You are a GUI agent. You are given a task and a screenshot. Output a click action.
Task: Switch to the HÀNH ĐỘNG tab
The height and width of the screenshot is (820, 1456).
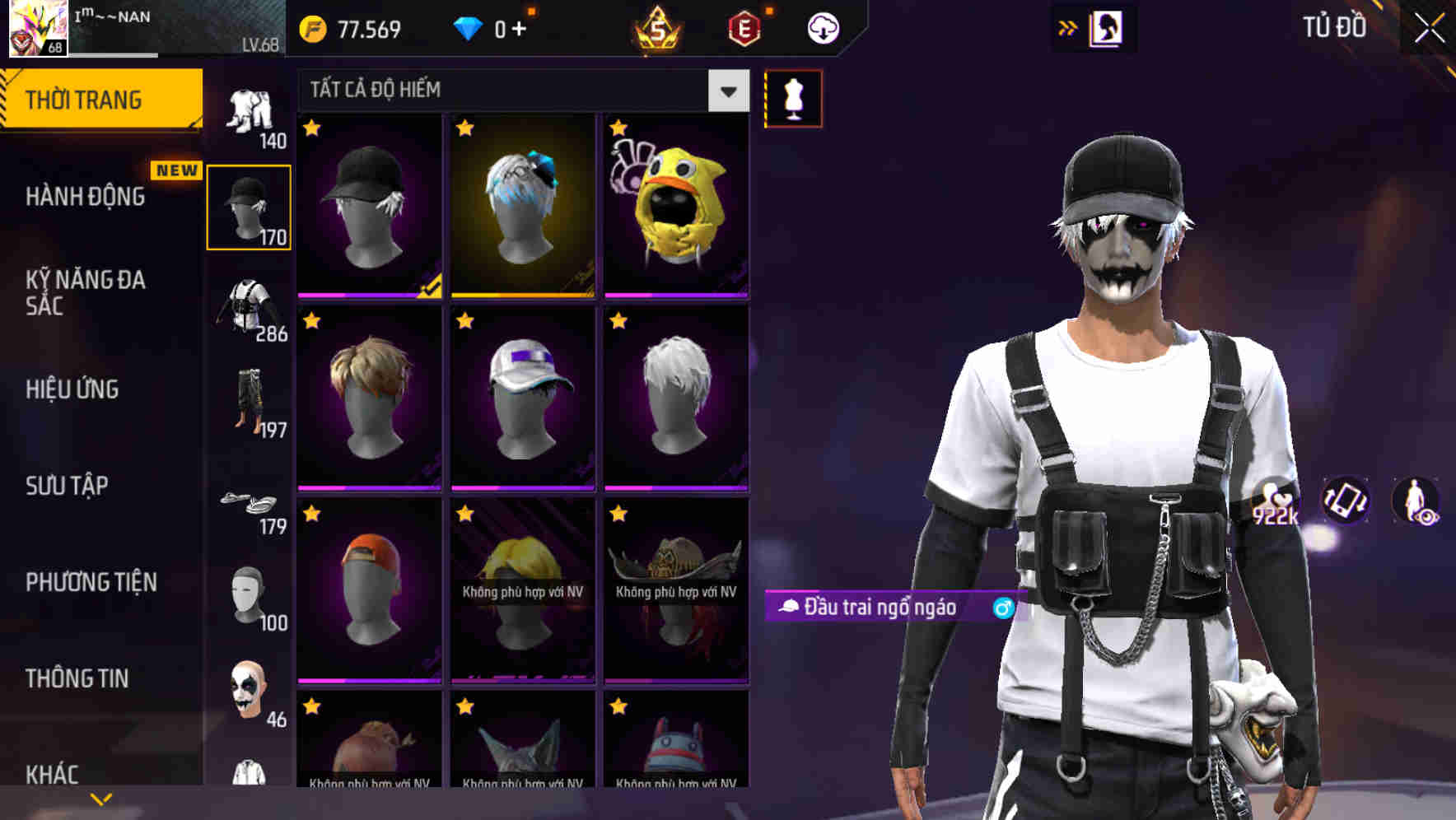coord(86,196)
